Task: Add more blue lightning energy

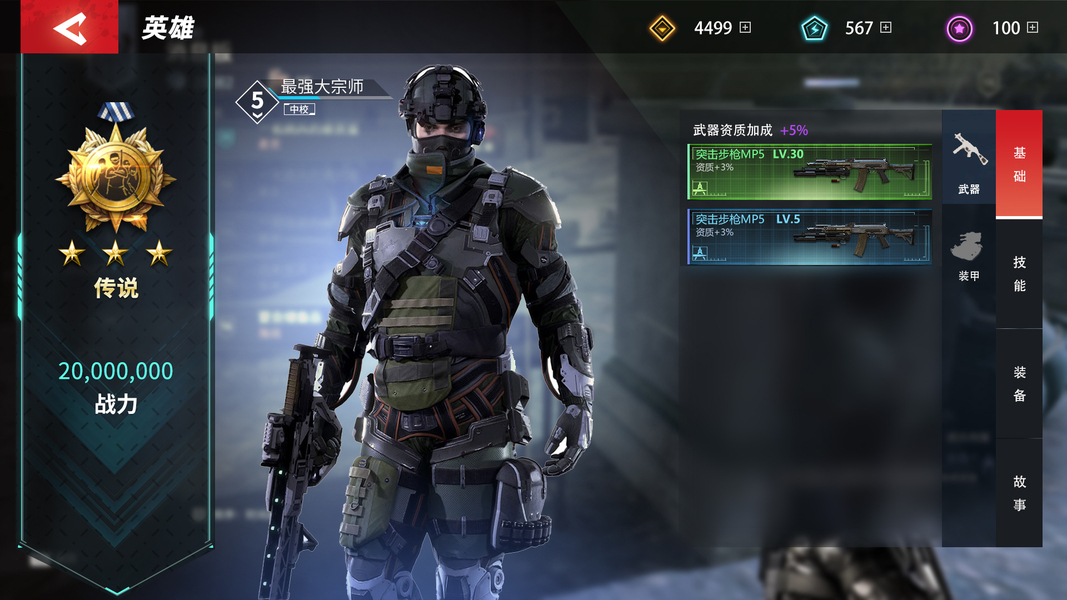Action: [x=886, y=28]
